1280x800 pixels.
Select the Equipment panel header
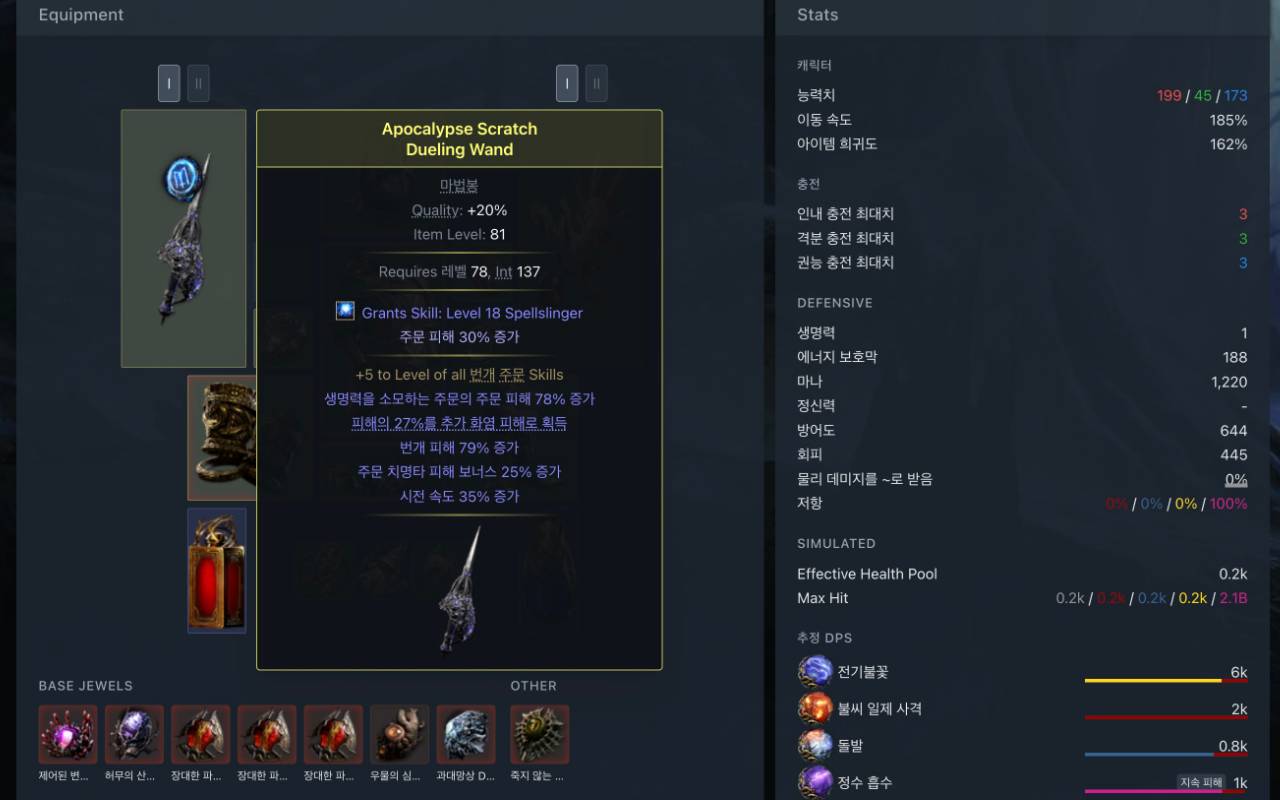click(81, 15)
